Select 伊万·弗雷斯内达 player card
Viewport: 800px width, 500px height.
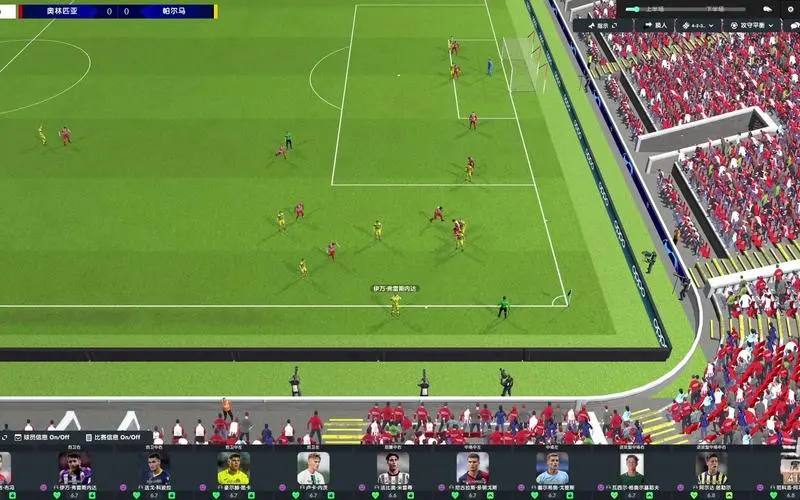coord(75,469)
